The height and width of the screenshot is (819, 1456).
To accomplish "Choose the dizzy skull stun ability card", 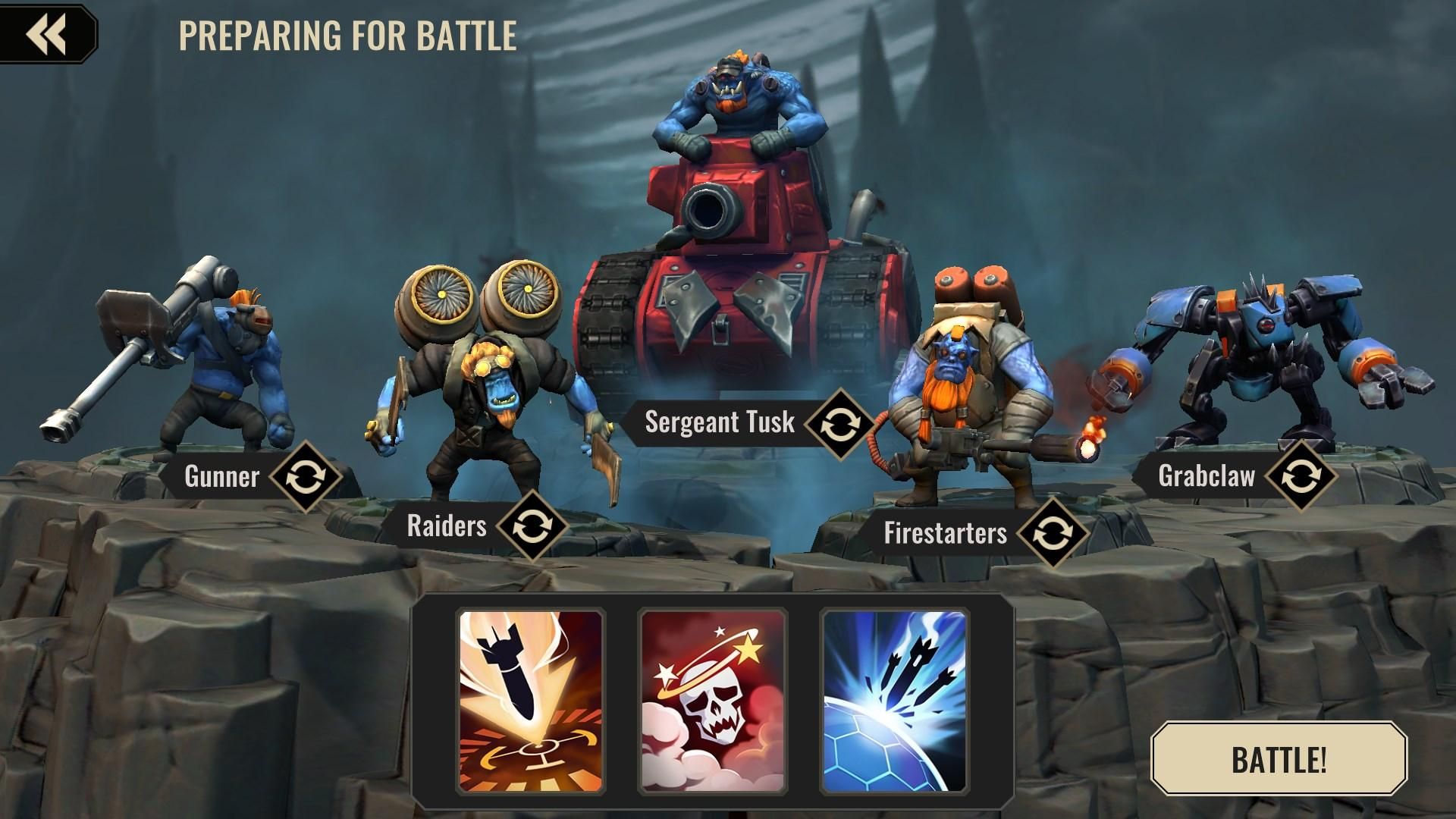I will coord(713,701).
